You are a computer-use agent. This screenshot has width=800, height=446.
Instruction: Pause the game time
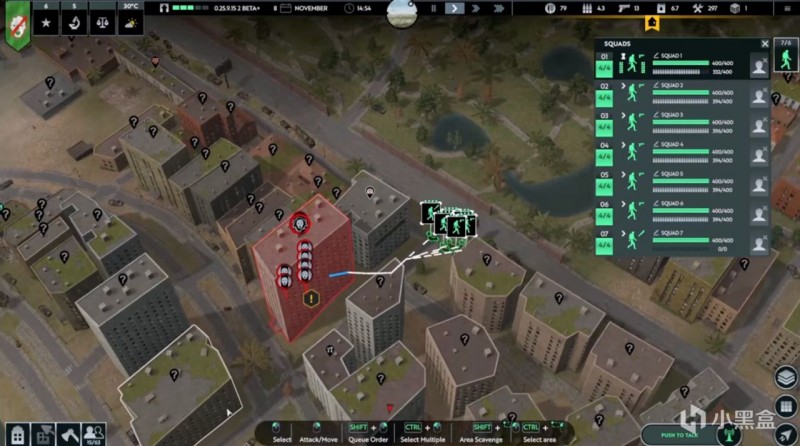tap(433, 8)
